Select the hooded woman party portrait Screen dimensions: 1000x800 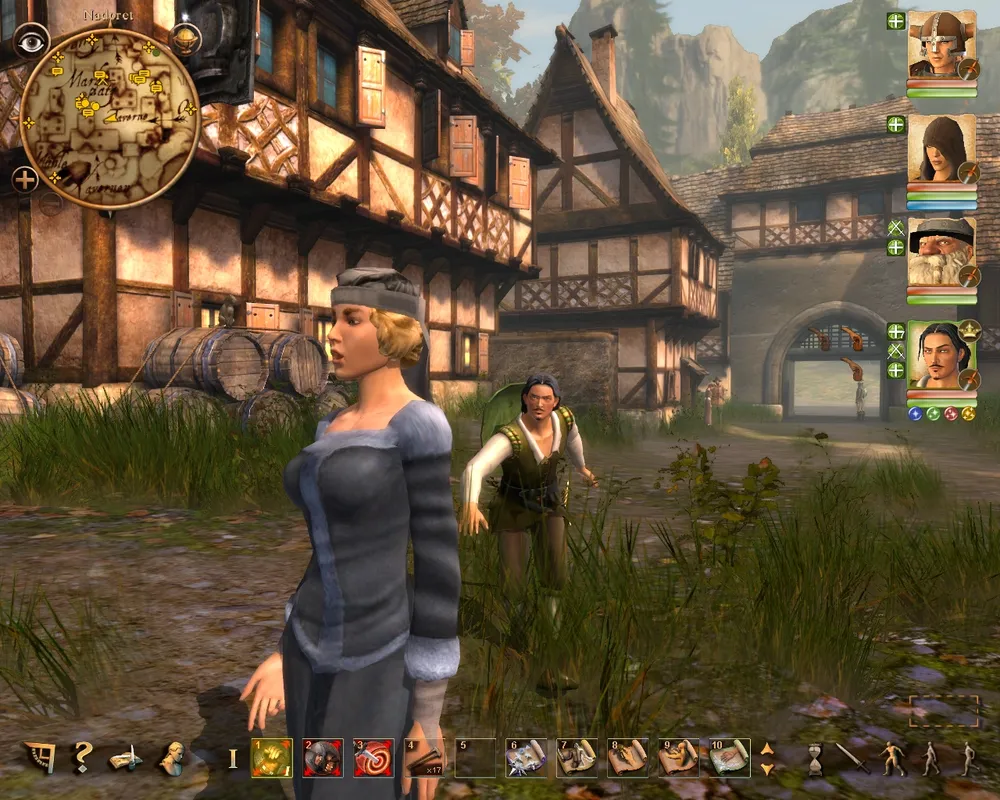(x=941, y=149)
